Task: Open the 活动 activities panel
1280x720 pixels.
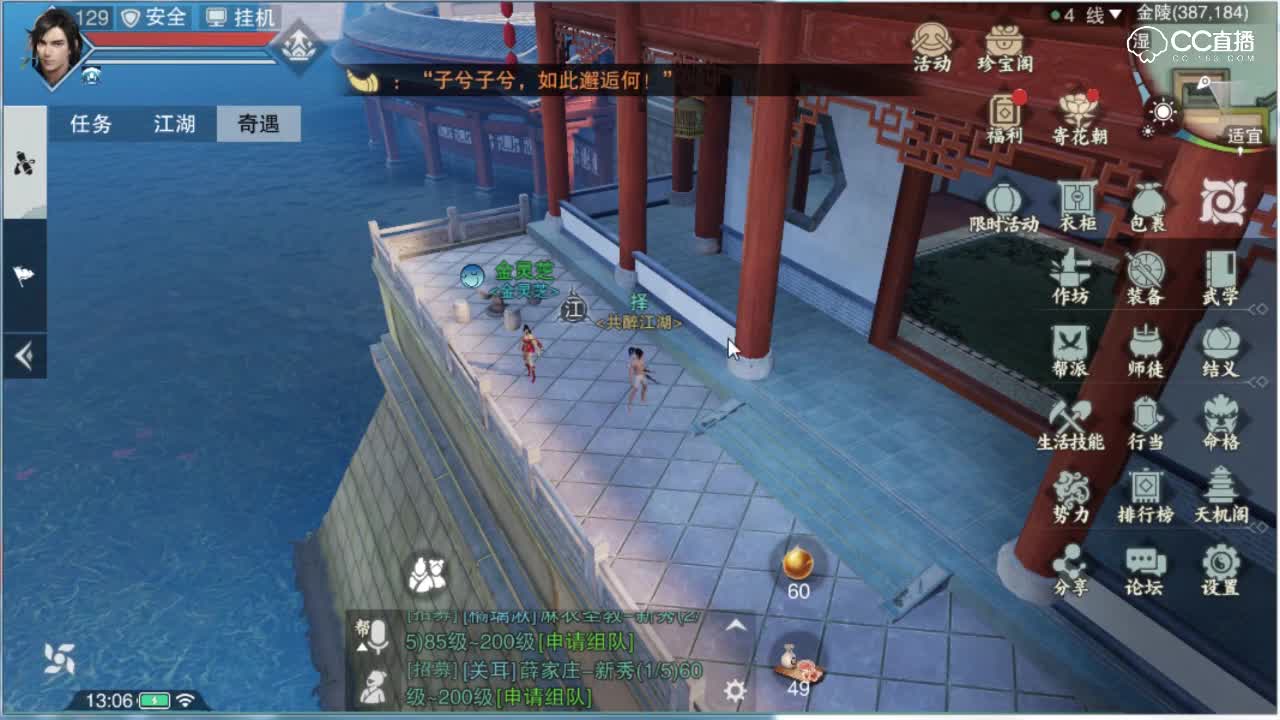Action: point(934,47)
